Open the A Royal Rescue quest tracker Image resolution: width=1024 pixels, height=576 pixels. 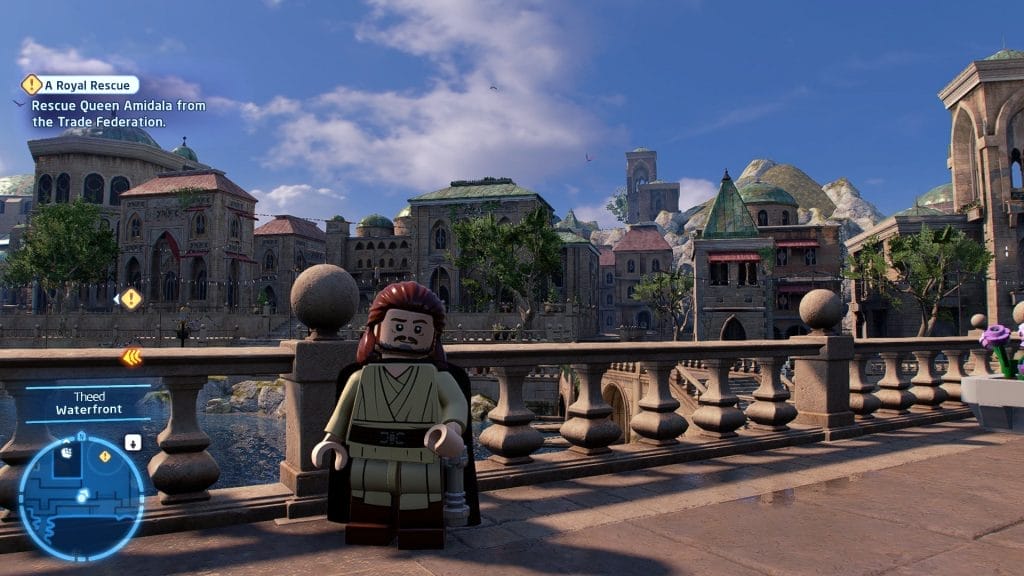[x=80, y=85]
